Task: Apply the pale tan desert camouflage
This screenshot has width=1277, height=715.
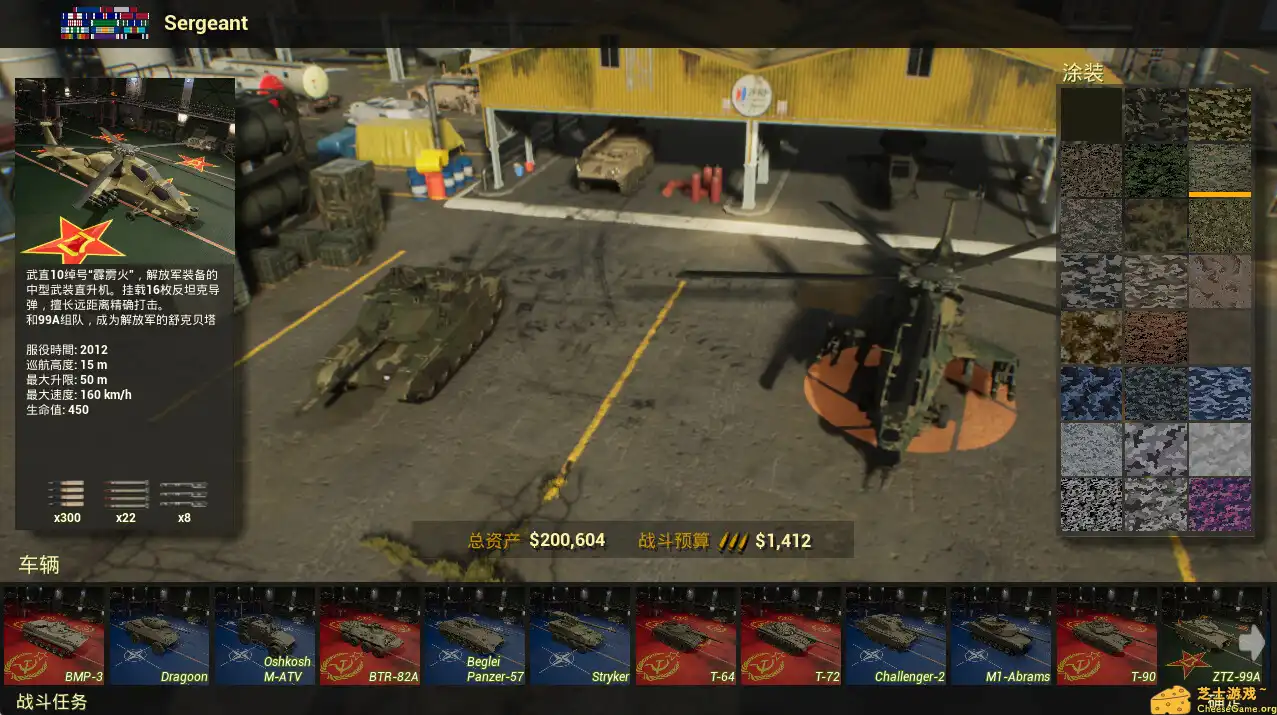Action: tap(1219, 282)
